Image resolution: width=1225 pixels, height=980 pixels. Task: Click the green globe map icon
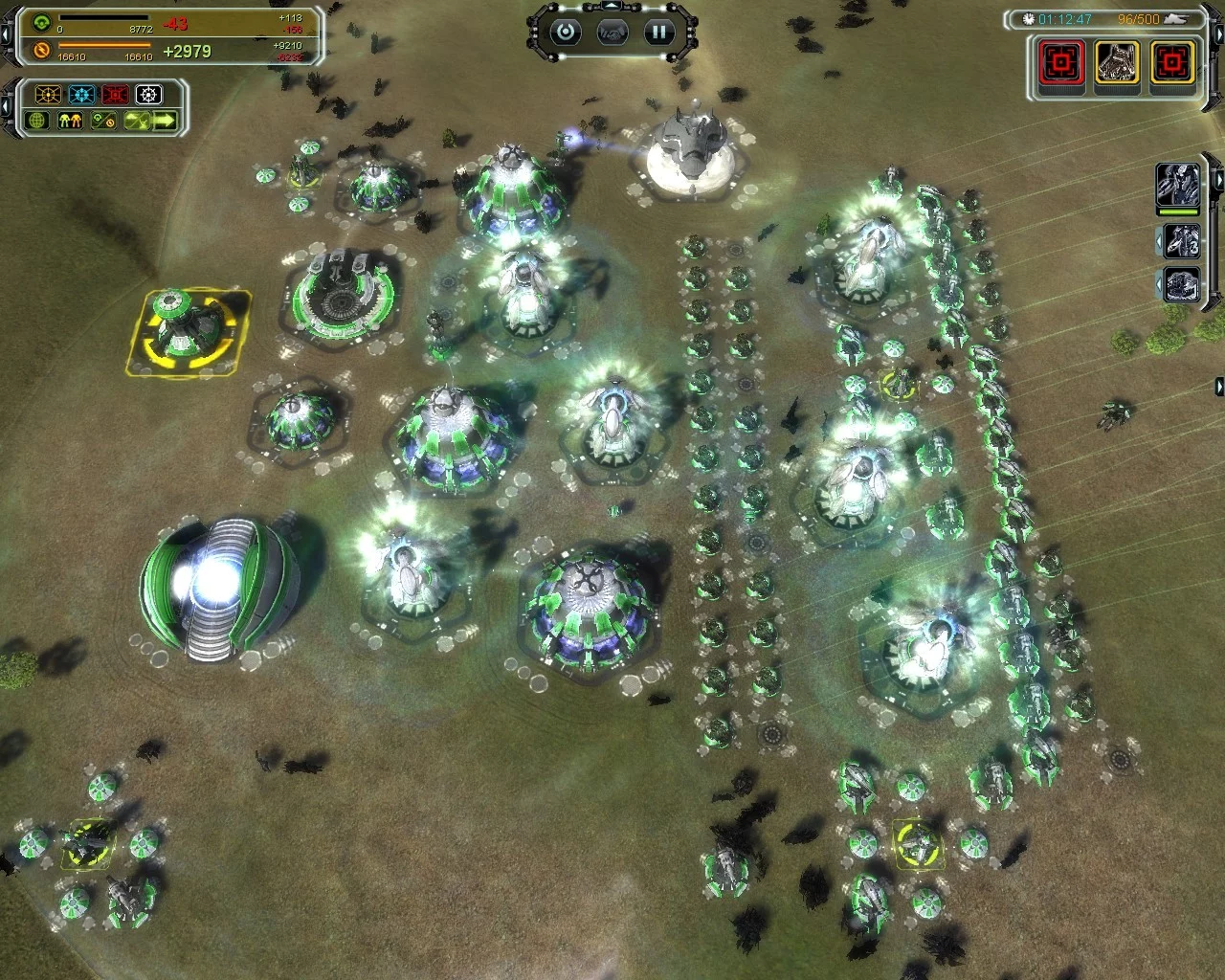38,121
